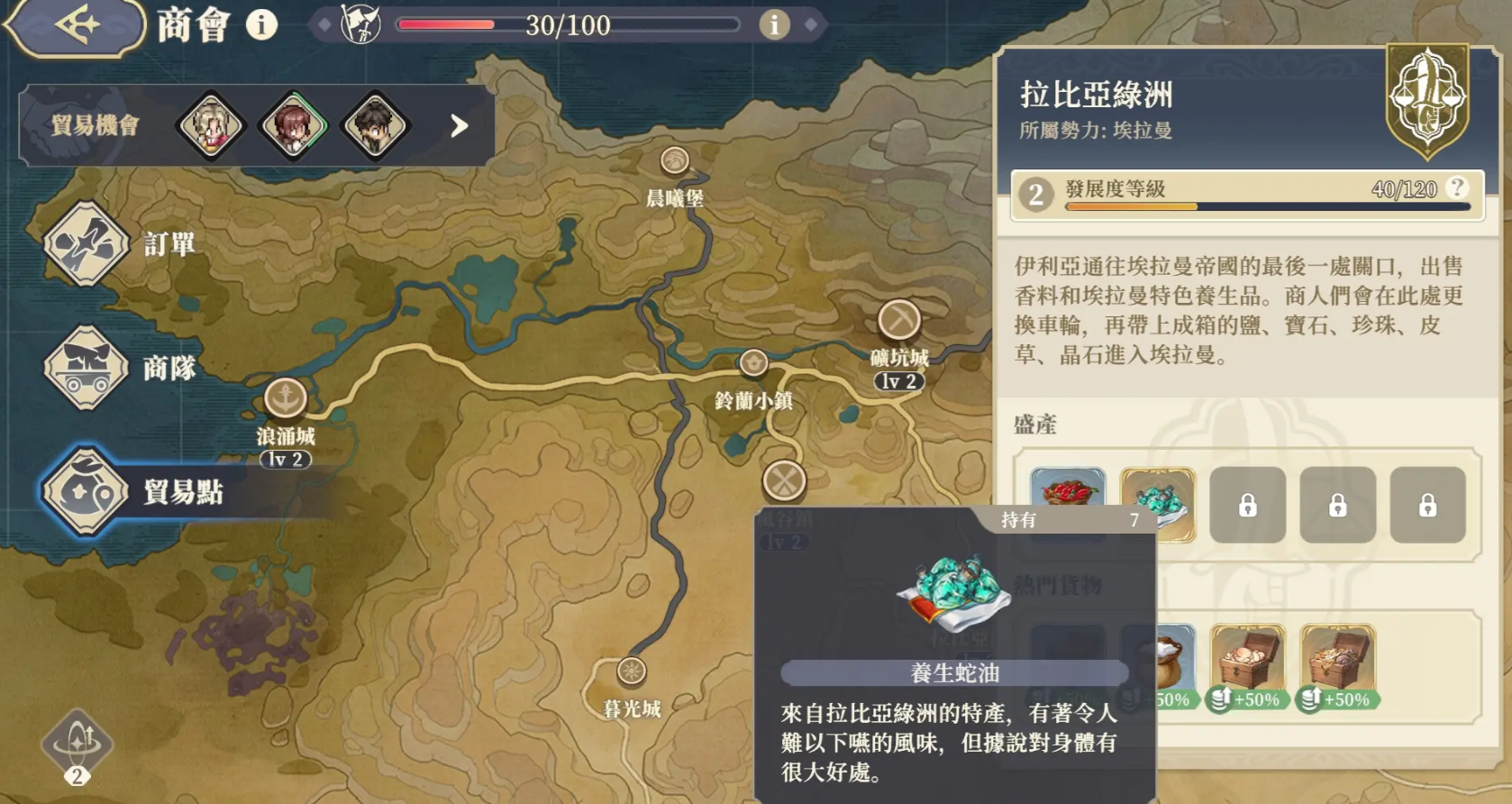Select the blonde character trade opportunity
This screenshot has width=1512, height=804.
click(211, 125)
